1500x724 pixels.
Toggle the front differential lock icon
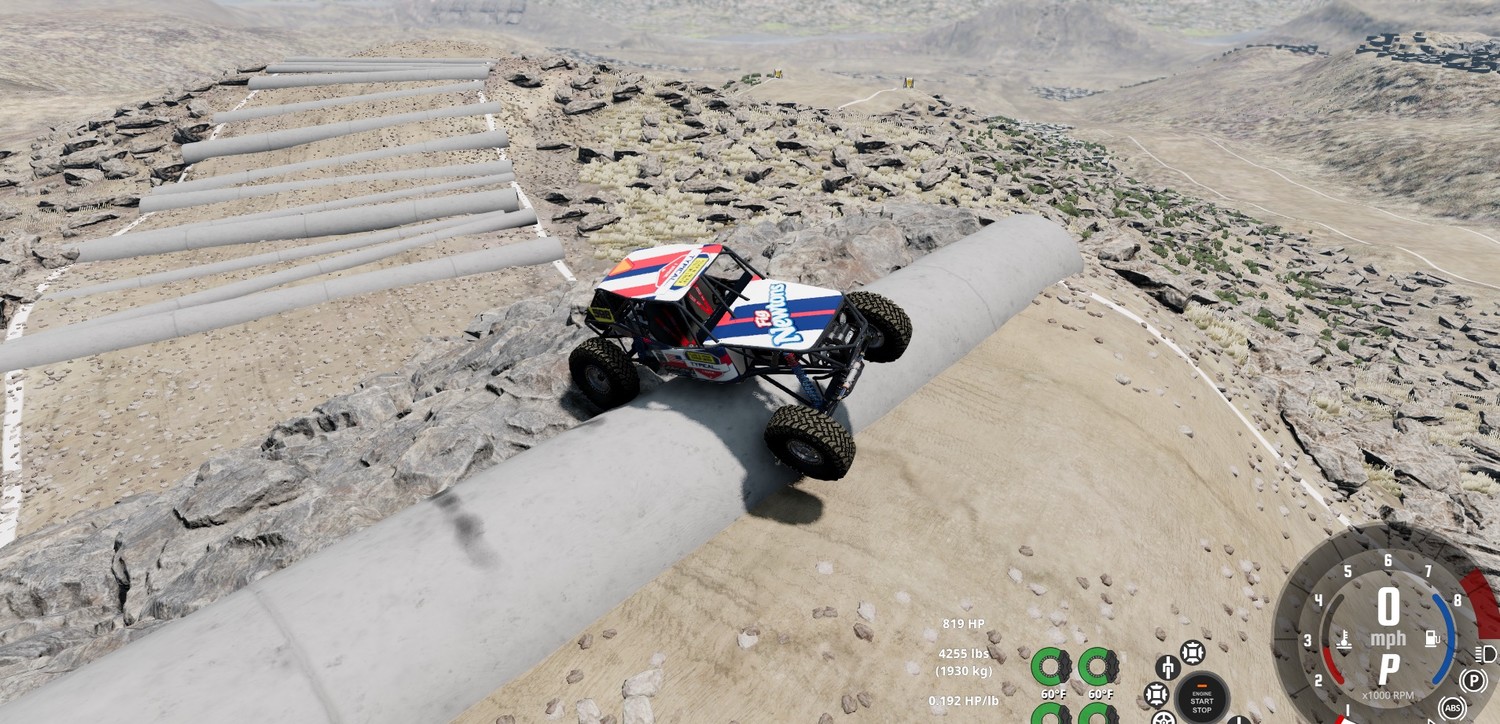tap(1193, 651)
